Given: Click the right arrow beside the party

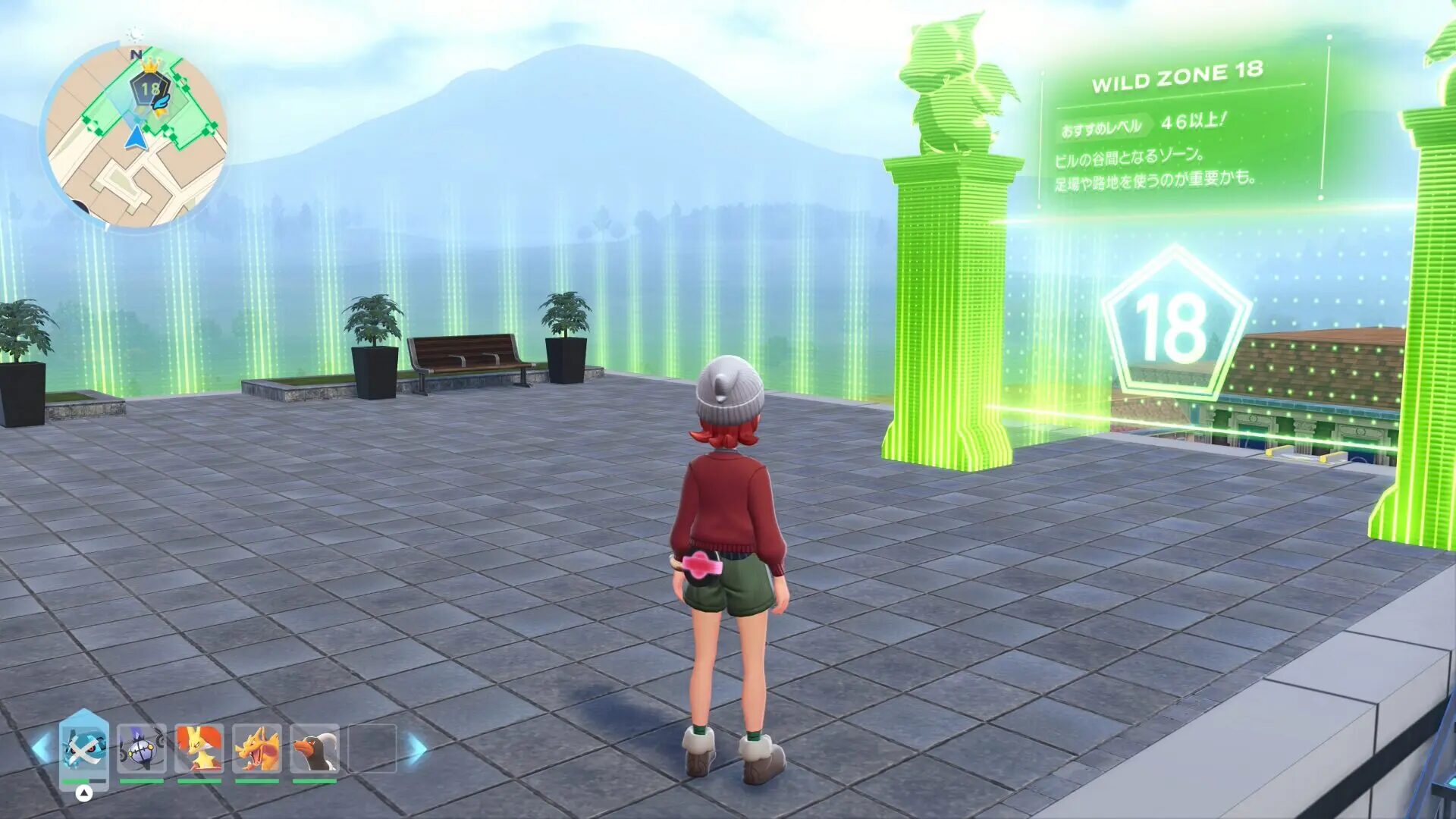Looking at the screenshot, I should (x=416, y=748).
